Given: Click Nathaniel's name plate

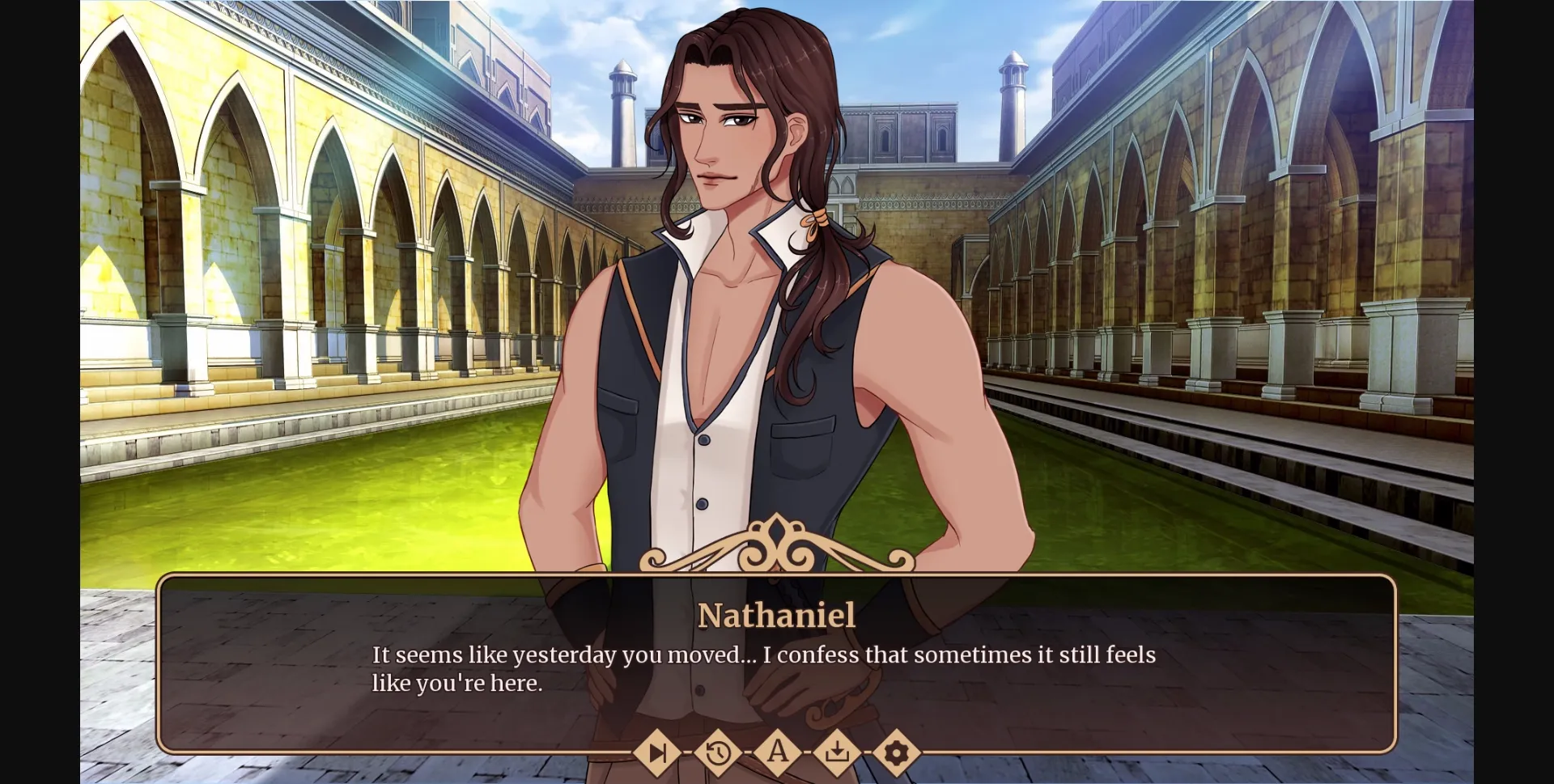Looking at the screenshot, I should click(777, 615).
